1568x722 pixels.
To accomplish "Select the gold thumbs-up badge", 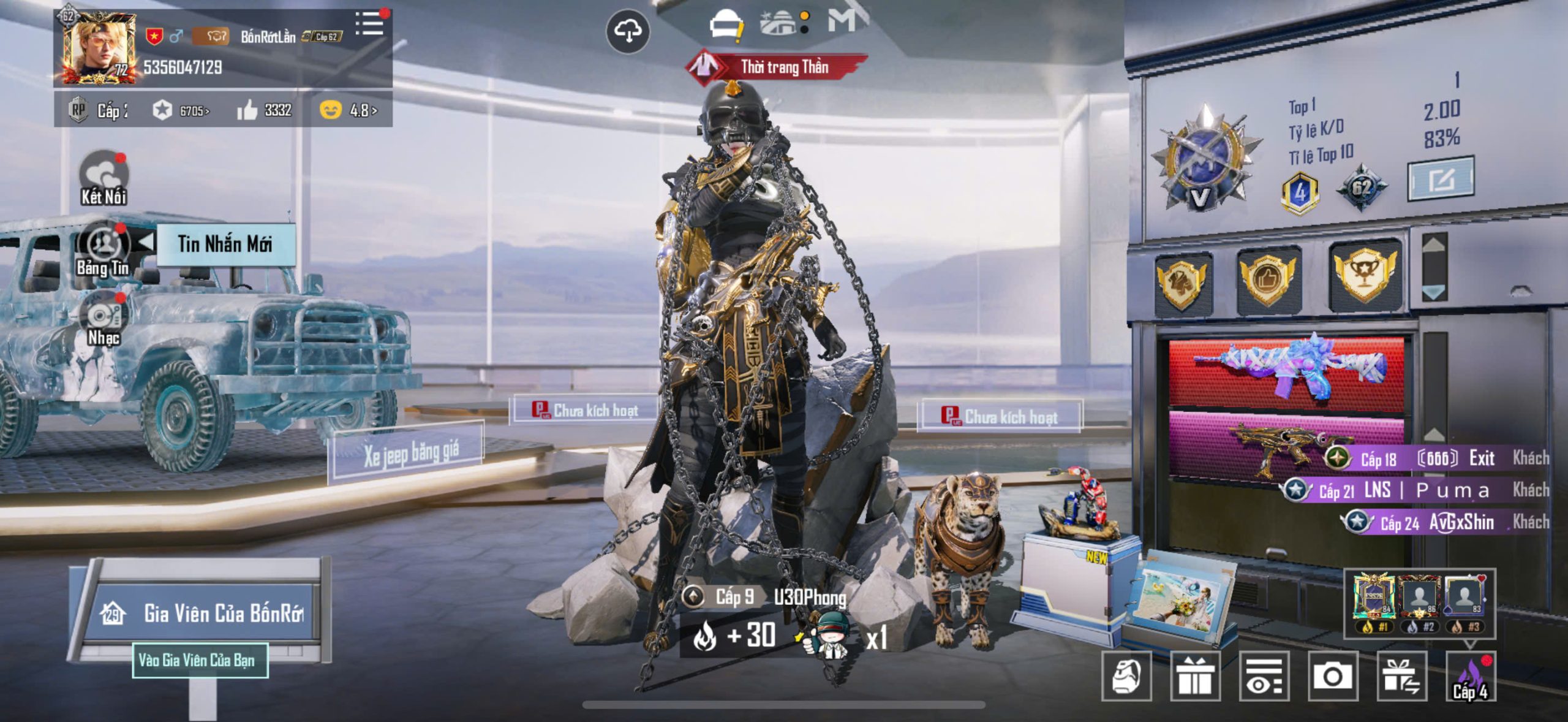I will [x=1268, y=279].
